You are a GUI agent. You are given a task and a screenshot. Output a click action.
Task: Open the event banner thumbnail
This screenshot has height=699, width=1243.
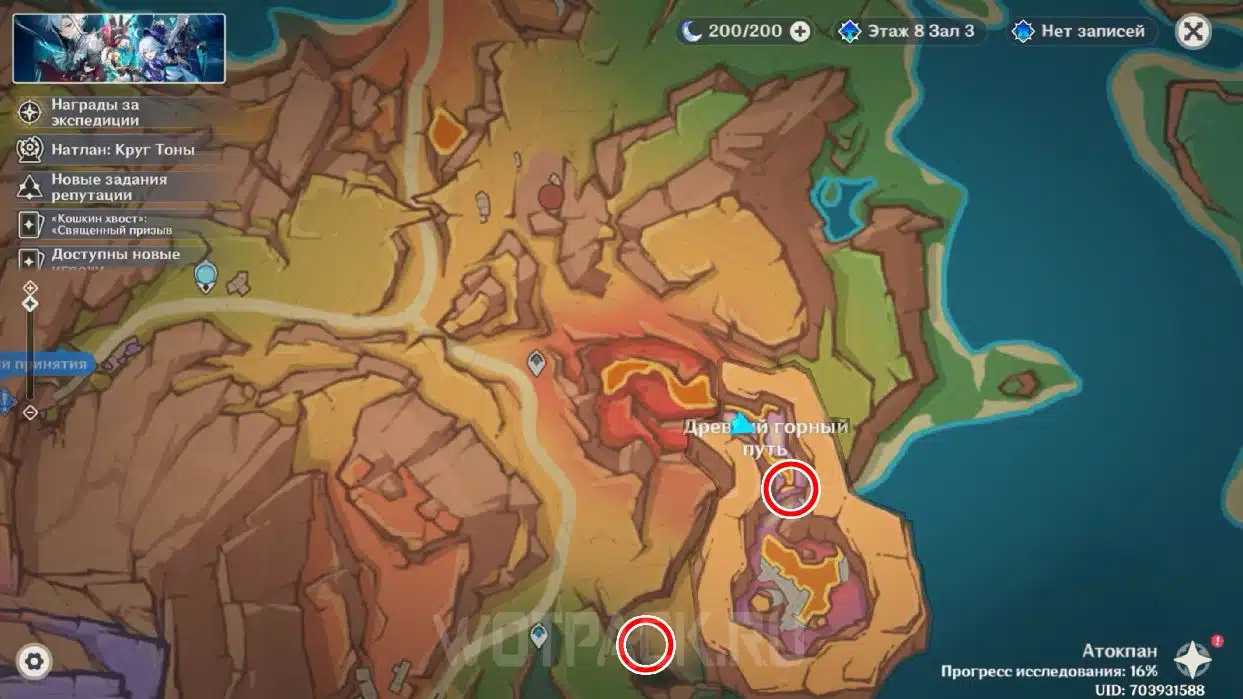pos(119,48)
